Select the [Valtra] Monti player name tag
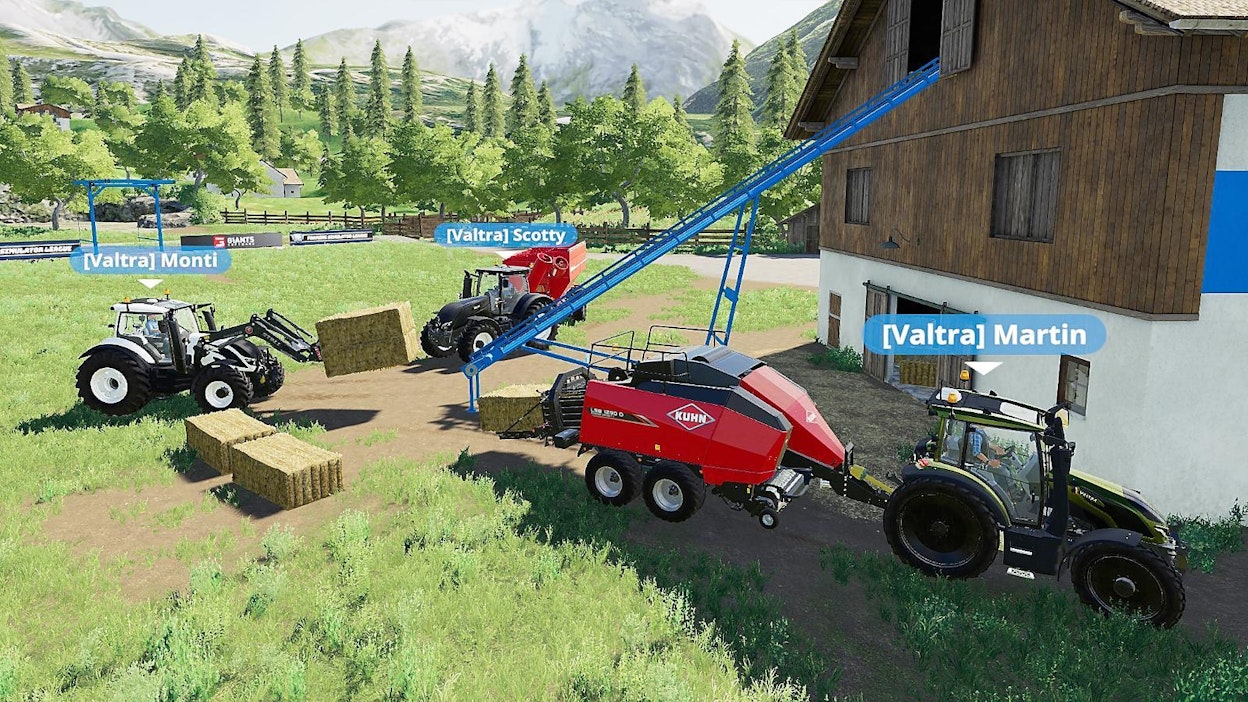This screenshot has height=702, width=1248. (150, 261)
